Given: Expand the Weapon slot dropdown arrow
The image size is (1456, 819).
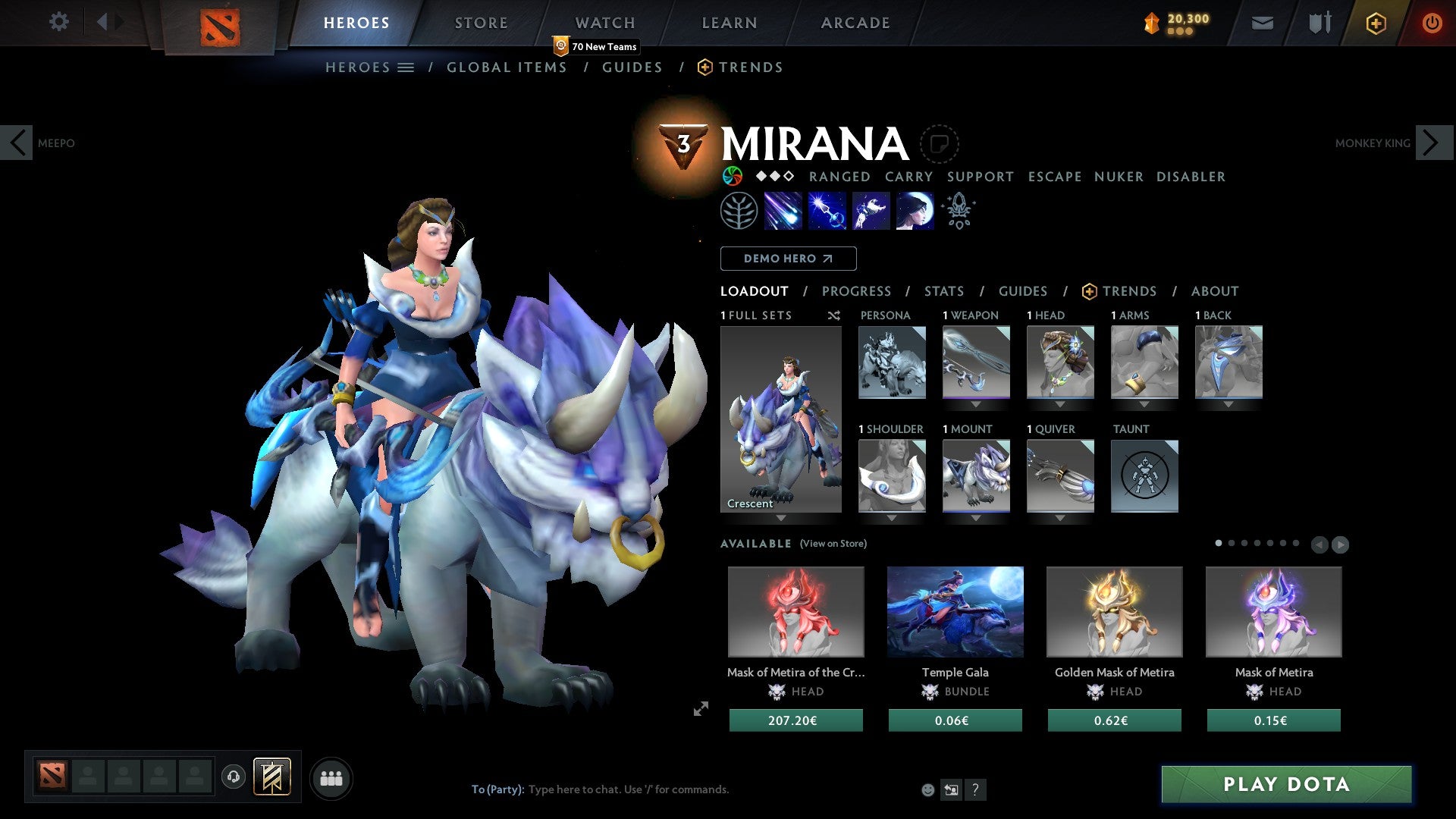Looking at the screenshot, I should [976, 404].
